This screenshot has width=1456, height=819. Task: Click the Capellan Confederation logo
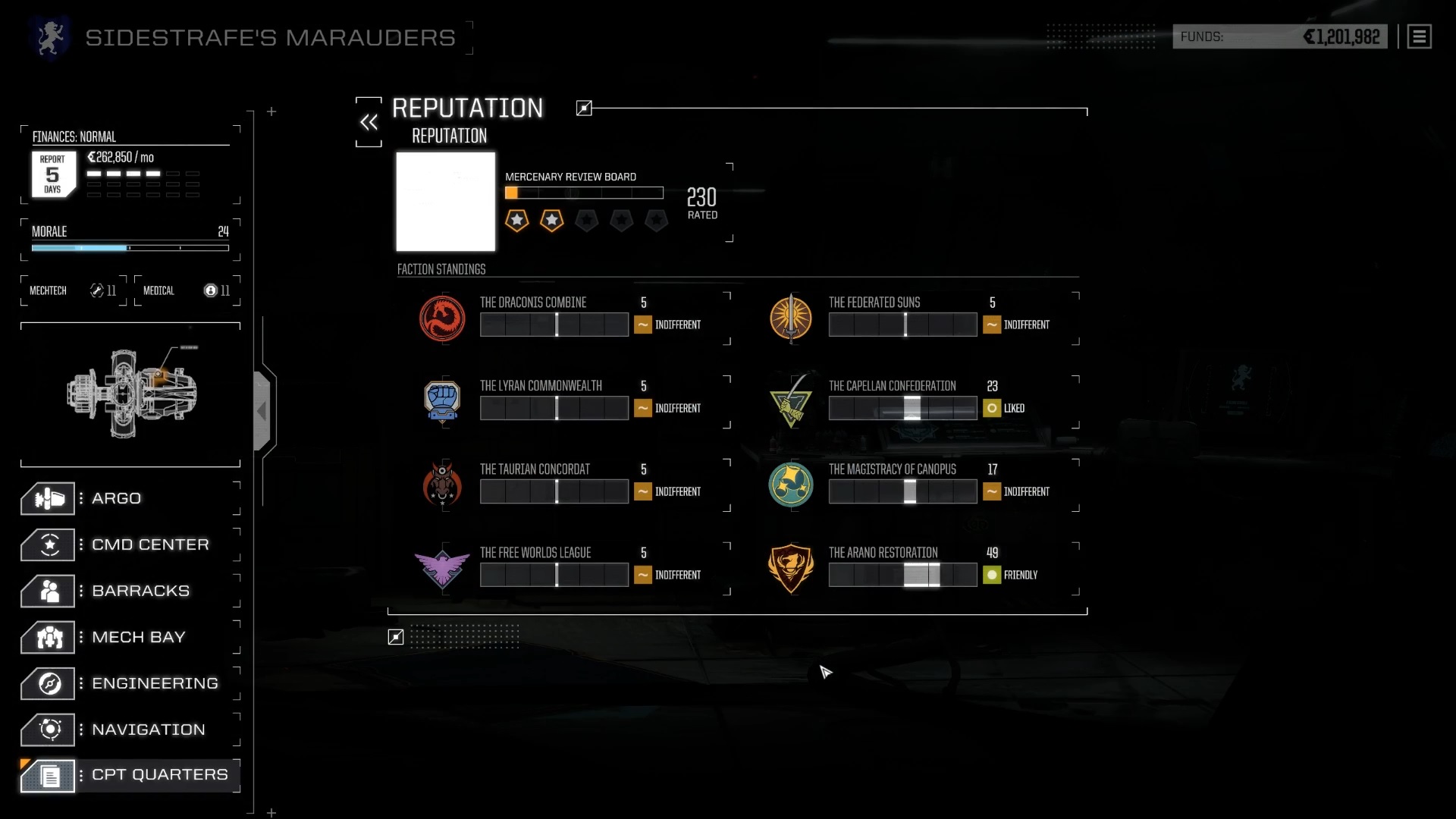click(x=791, y=401)
